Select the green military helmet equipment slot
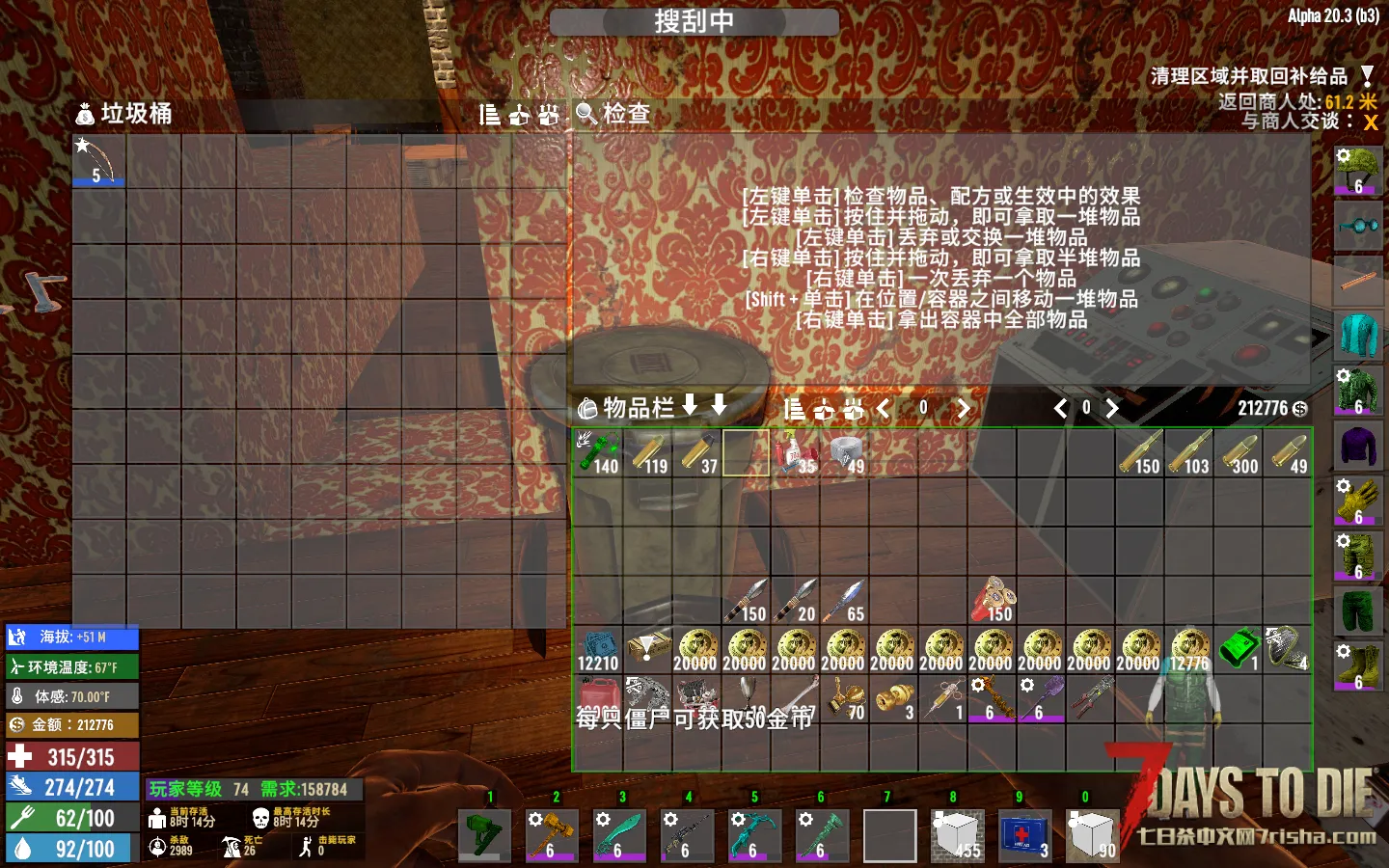 coord(1358,172)
